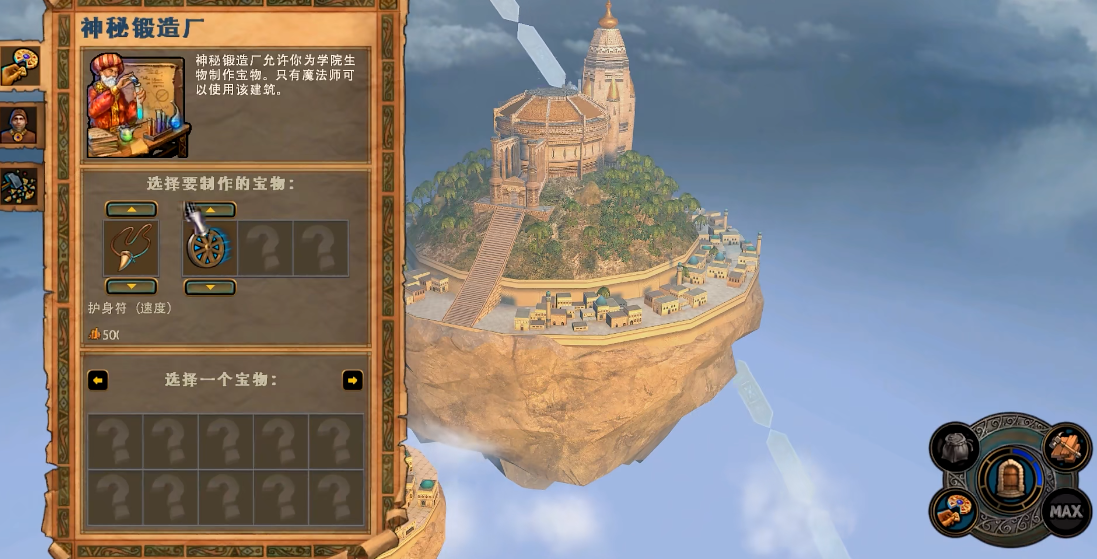Screen dimensions: 1097x559
Task: Select the speed amulet artifact slot
Action: tap(131, 248)
